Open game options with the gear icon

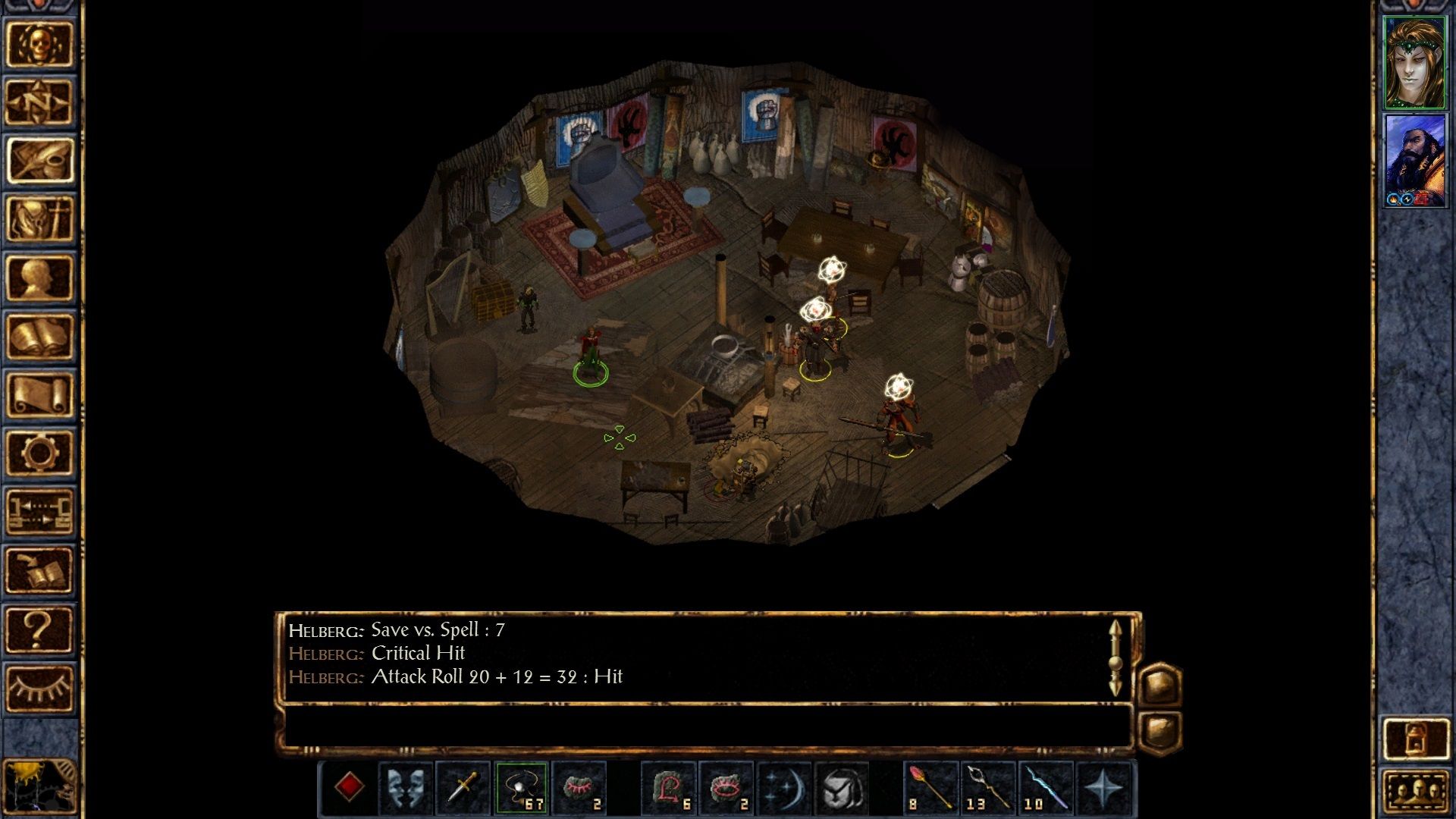coord(39,453)
